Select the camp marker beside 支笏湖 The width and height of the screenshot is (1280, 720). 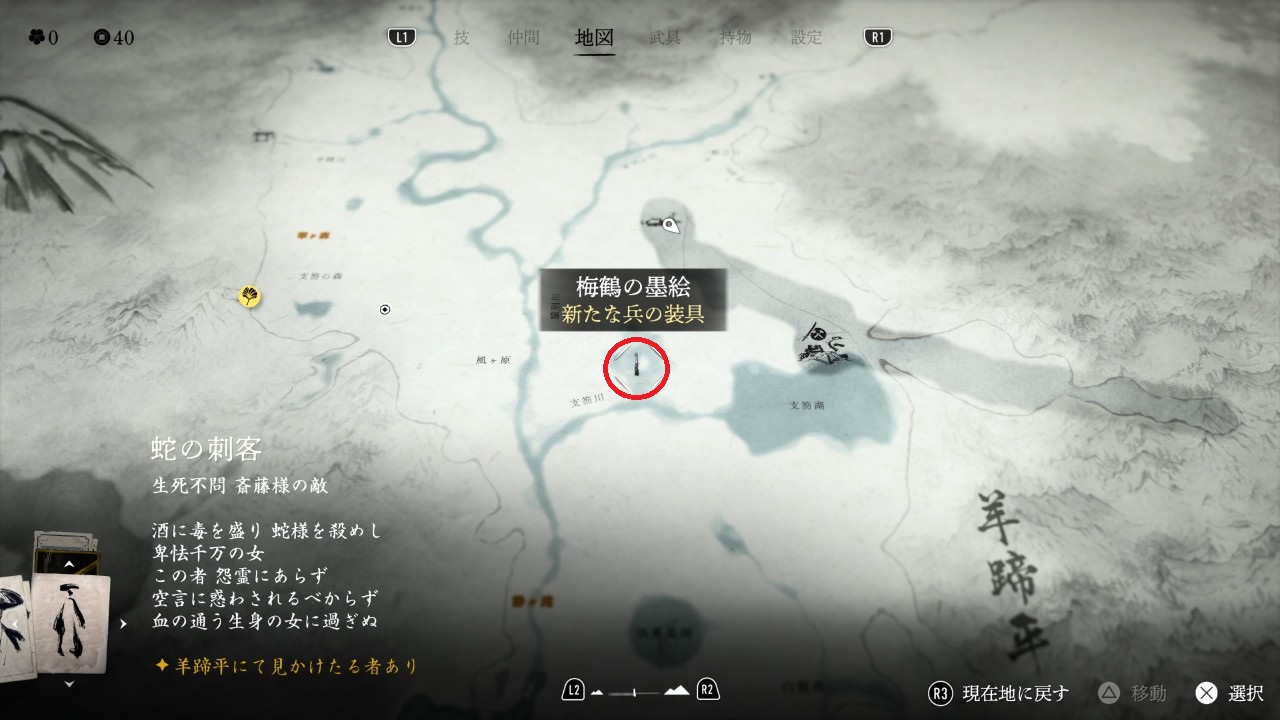point(822,345)
